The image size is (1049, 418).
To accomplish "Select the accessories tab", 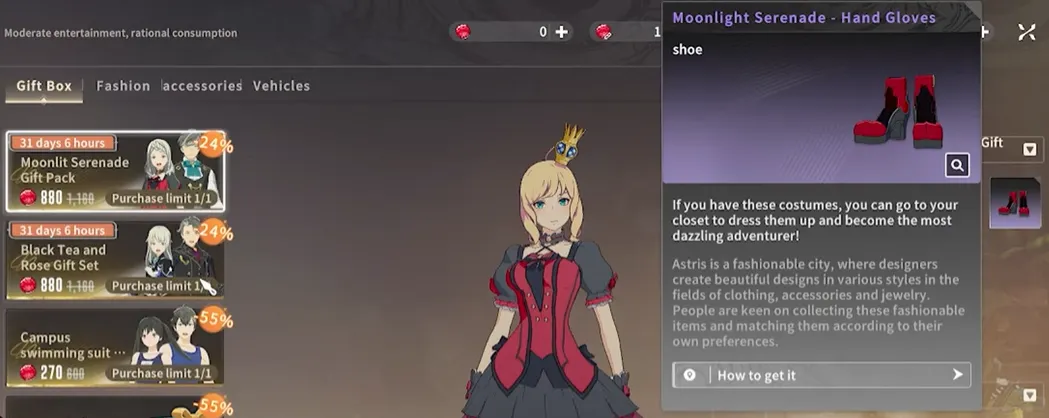I will tap(202, 86).
